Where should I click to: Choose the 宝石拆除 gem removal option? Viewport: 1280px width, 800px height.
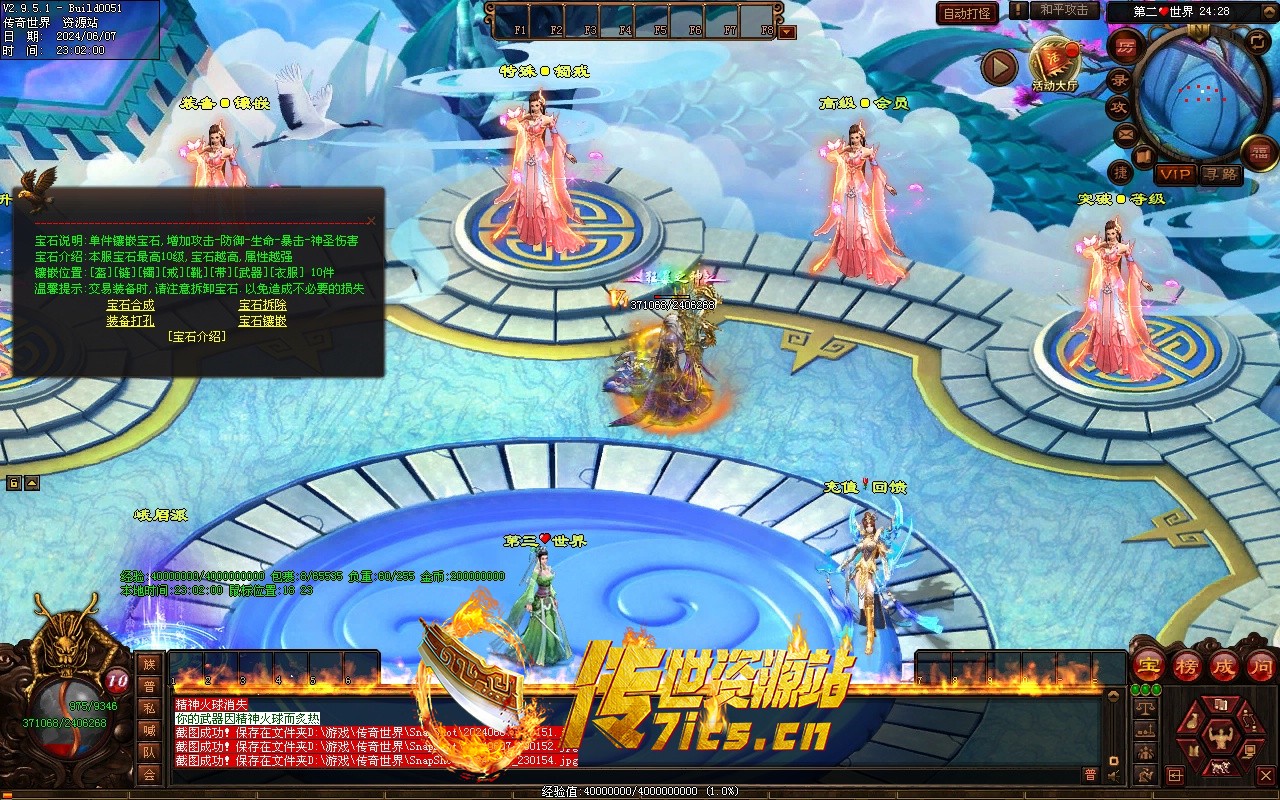(x=262, y=305)
